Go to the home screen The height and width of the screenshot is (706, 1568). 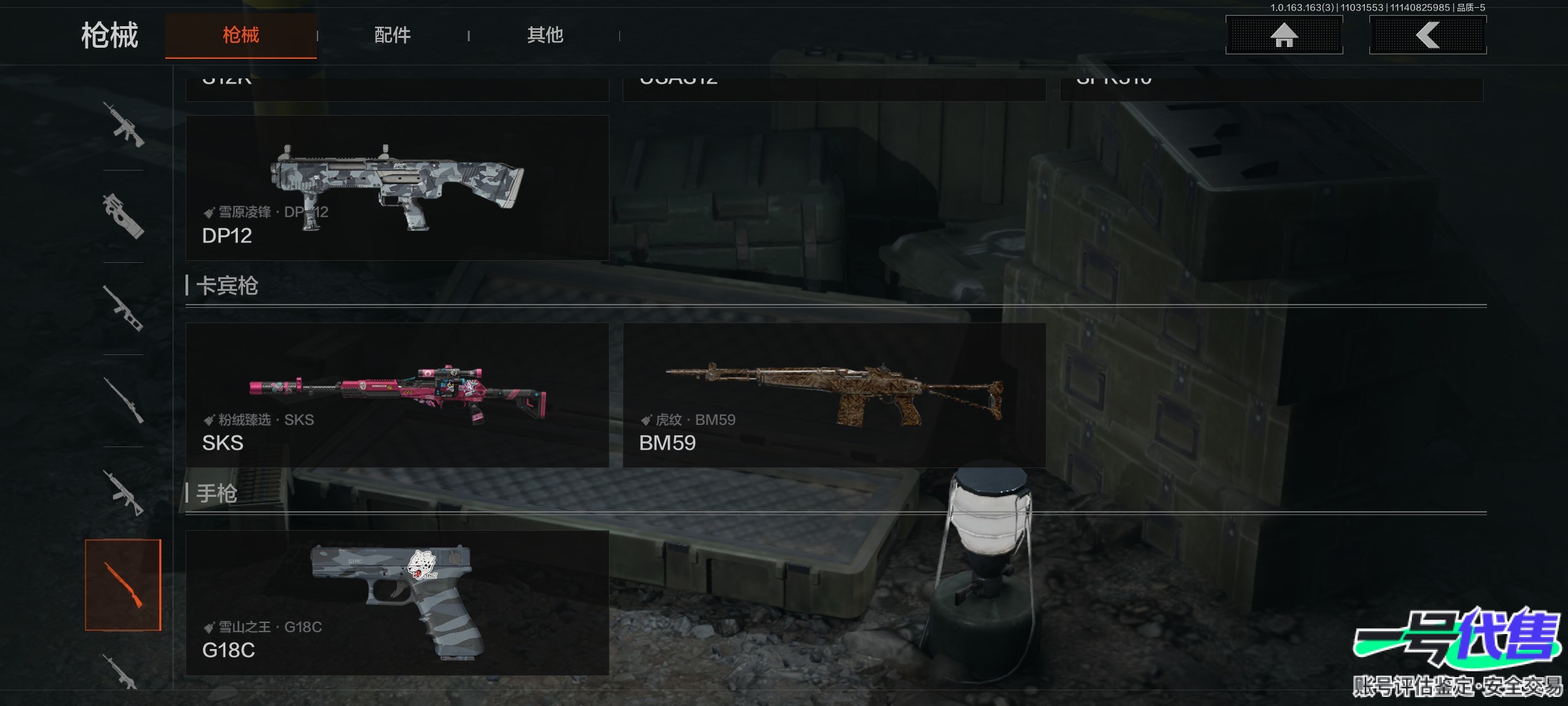(x=1284, y=35)
